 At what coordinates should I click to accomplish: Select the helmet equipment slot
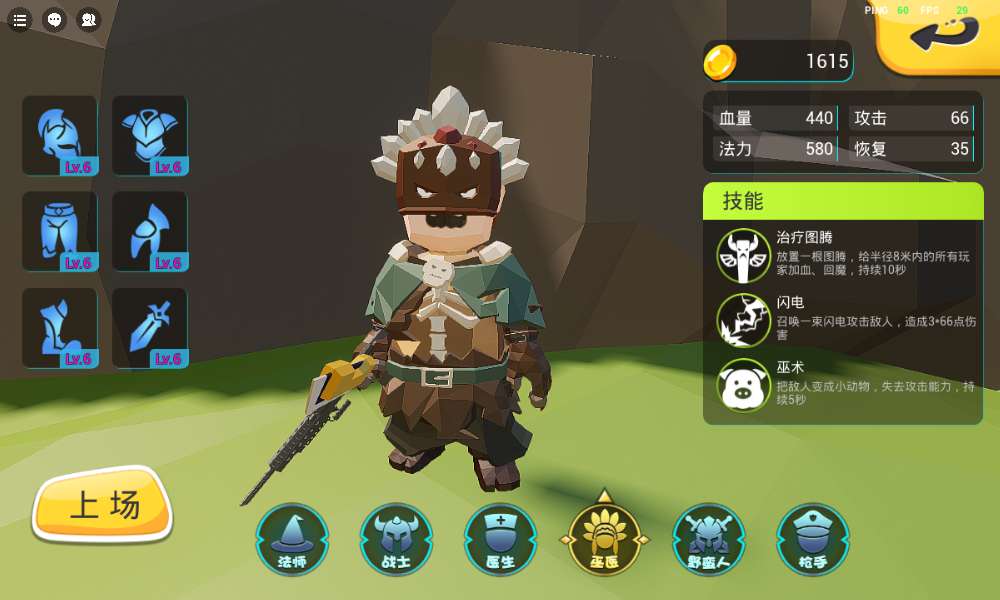coord(60,136)
